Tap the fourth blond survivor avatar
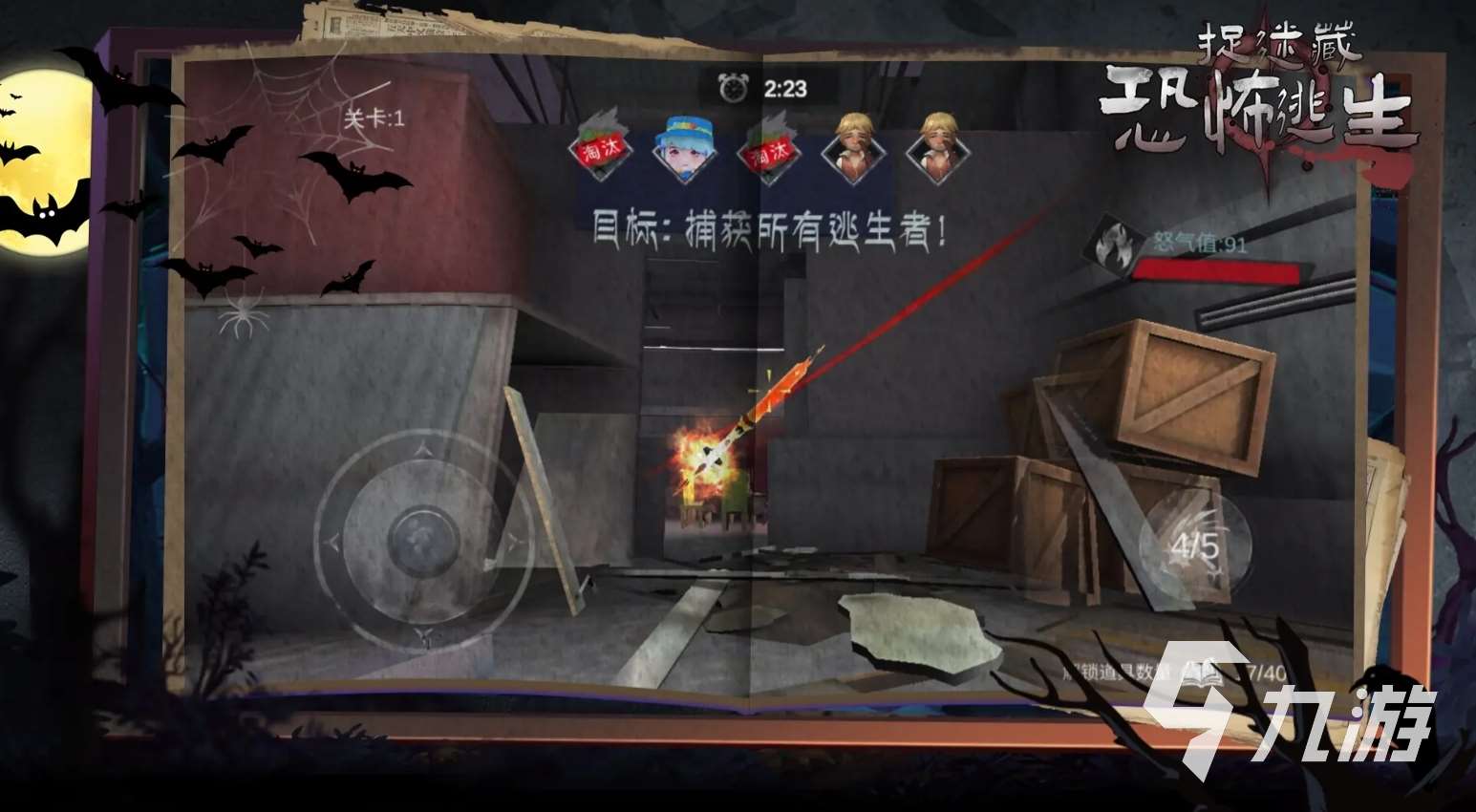 point(851,151)
